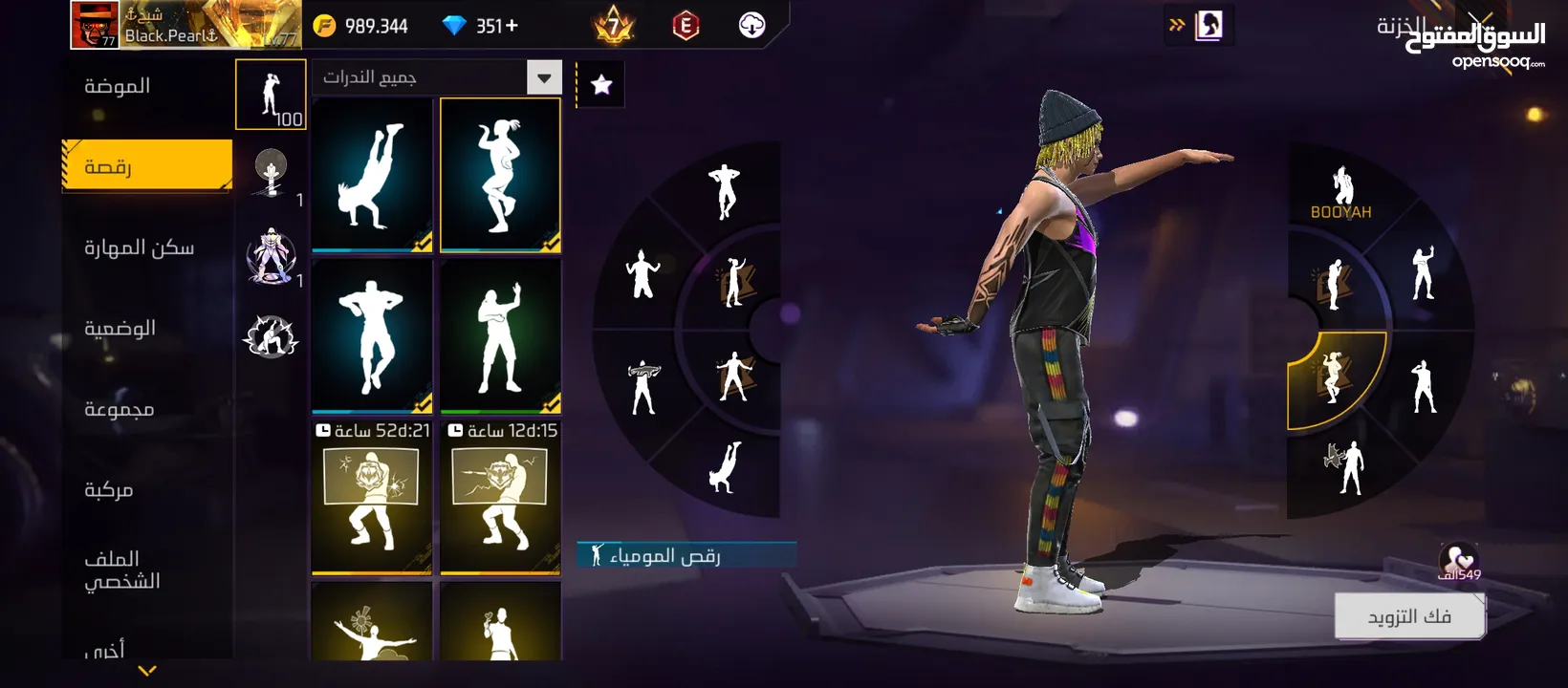
Task: Go to the مجموعة (Collection) tab
Action: [120, 409]
